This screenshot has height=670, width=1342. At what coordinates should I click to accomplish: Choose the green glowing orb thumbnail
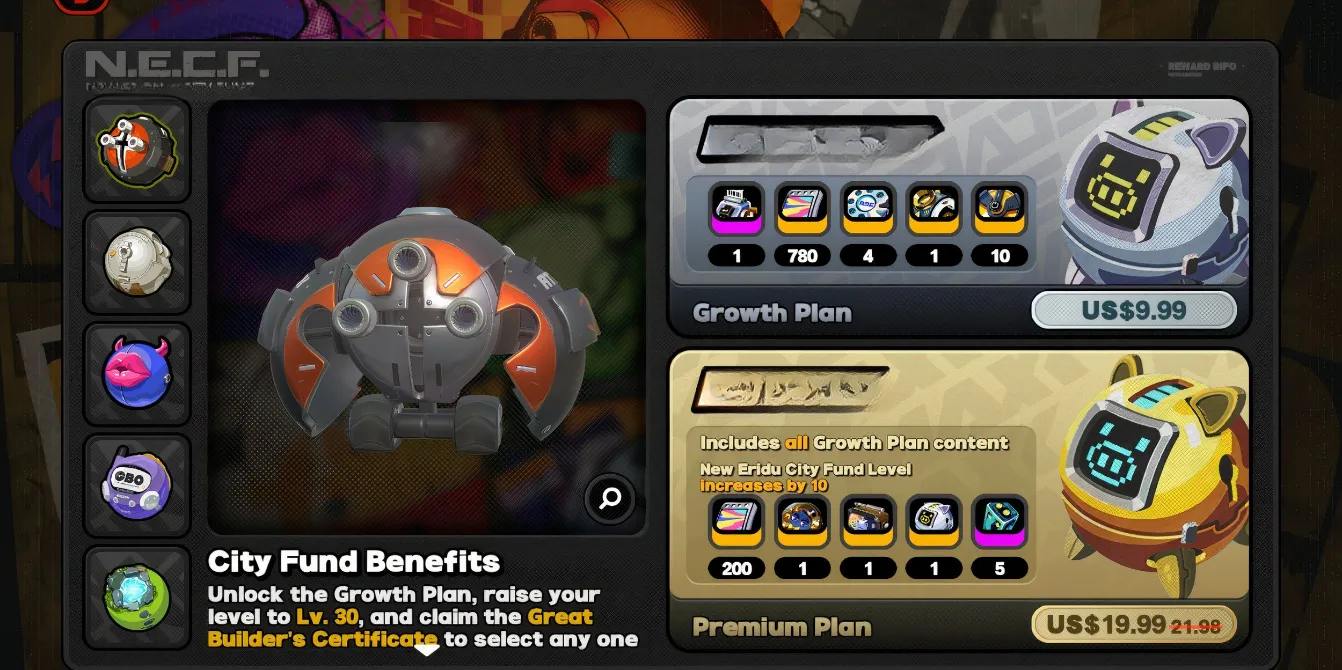coord(137,597)
